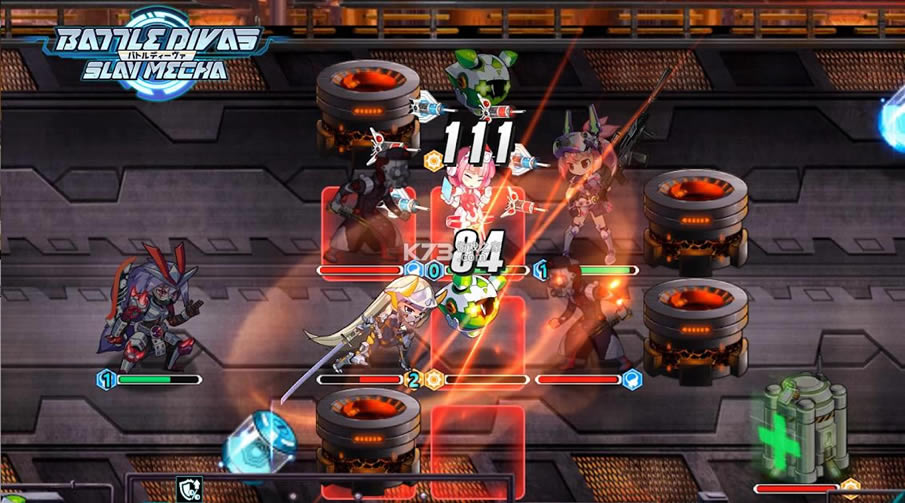
Task: Select the shield icon on the bottom bar
Action: [x=189, y=490]
